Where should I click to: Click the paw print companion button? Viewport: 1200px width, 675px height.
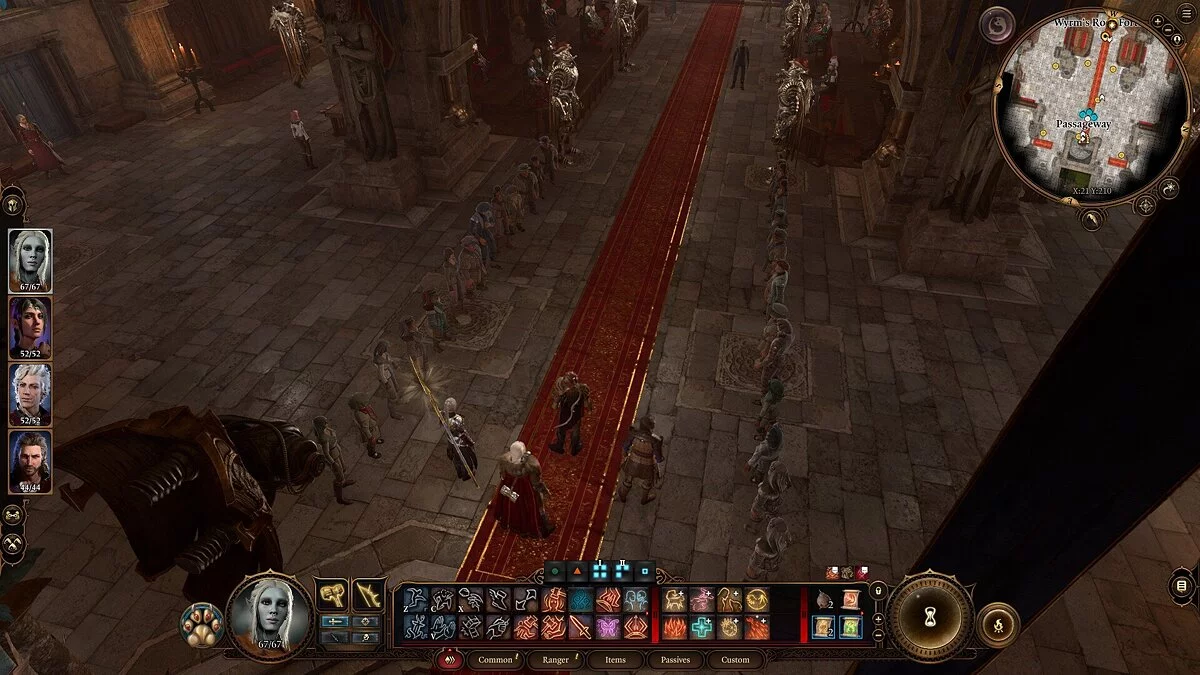[201, 624]
